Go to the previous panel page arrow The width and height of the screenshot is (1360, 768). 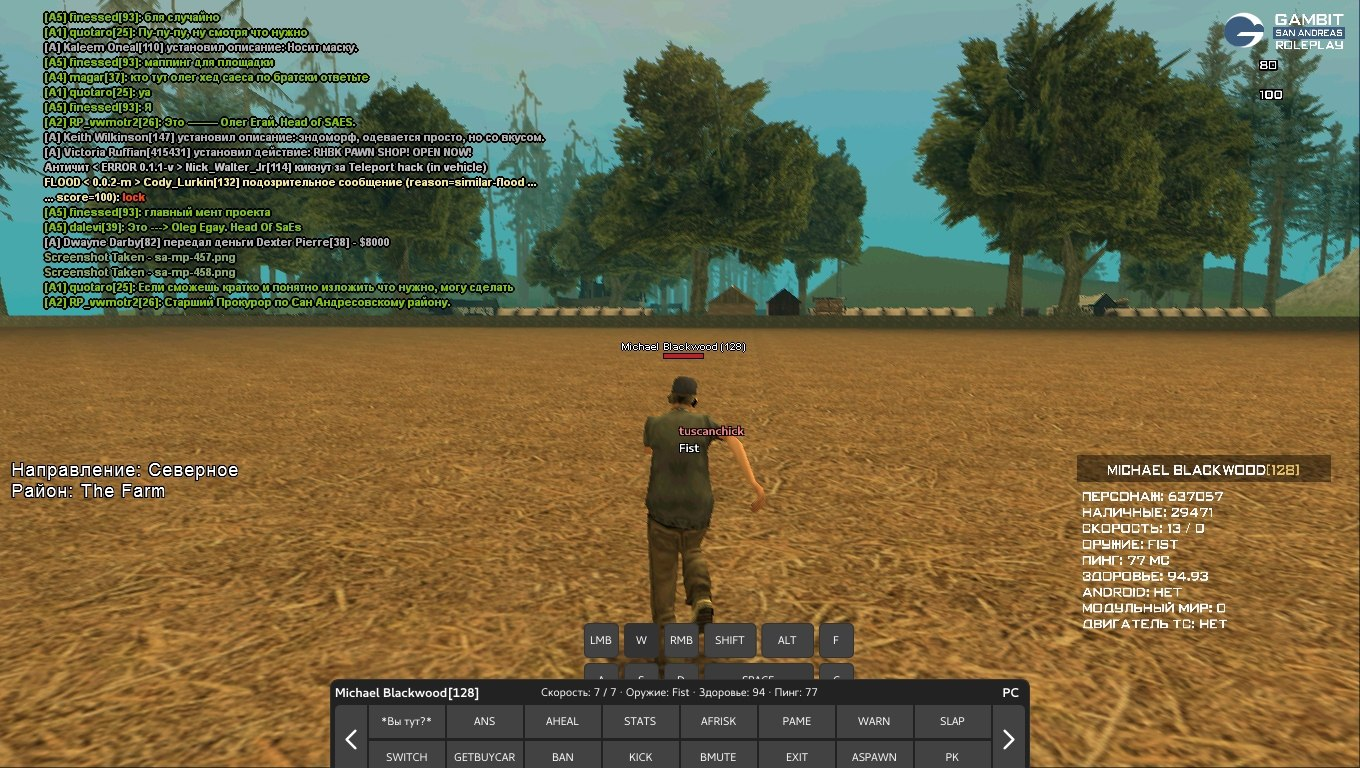351,739
